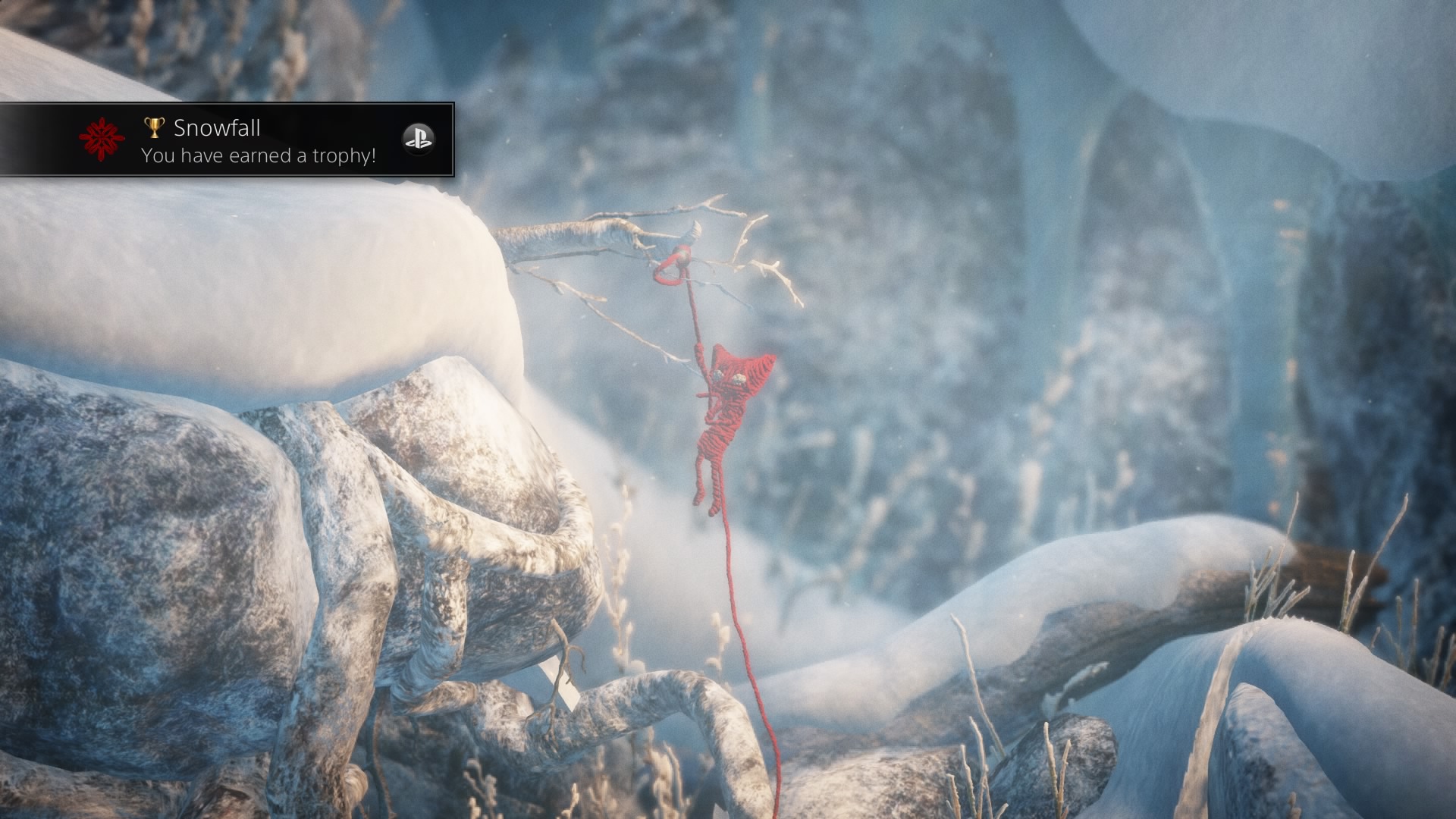Click the red yarn snowflake trophy icon

click(x=102, y=140)
